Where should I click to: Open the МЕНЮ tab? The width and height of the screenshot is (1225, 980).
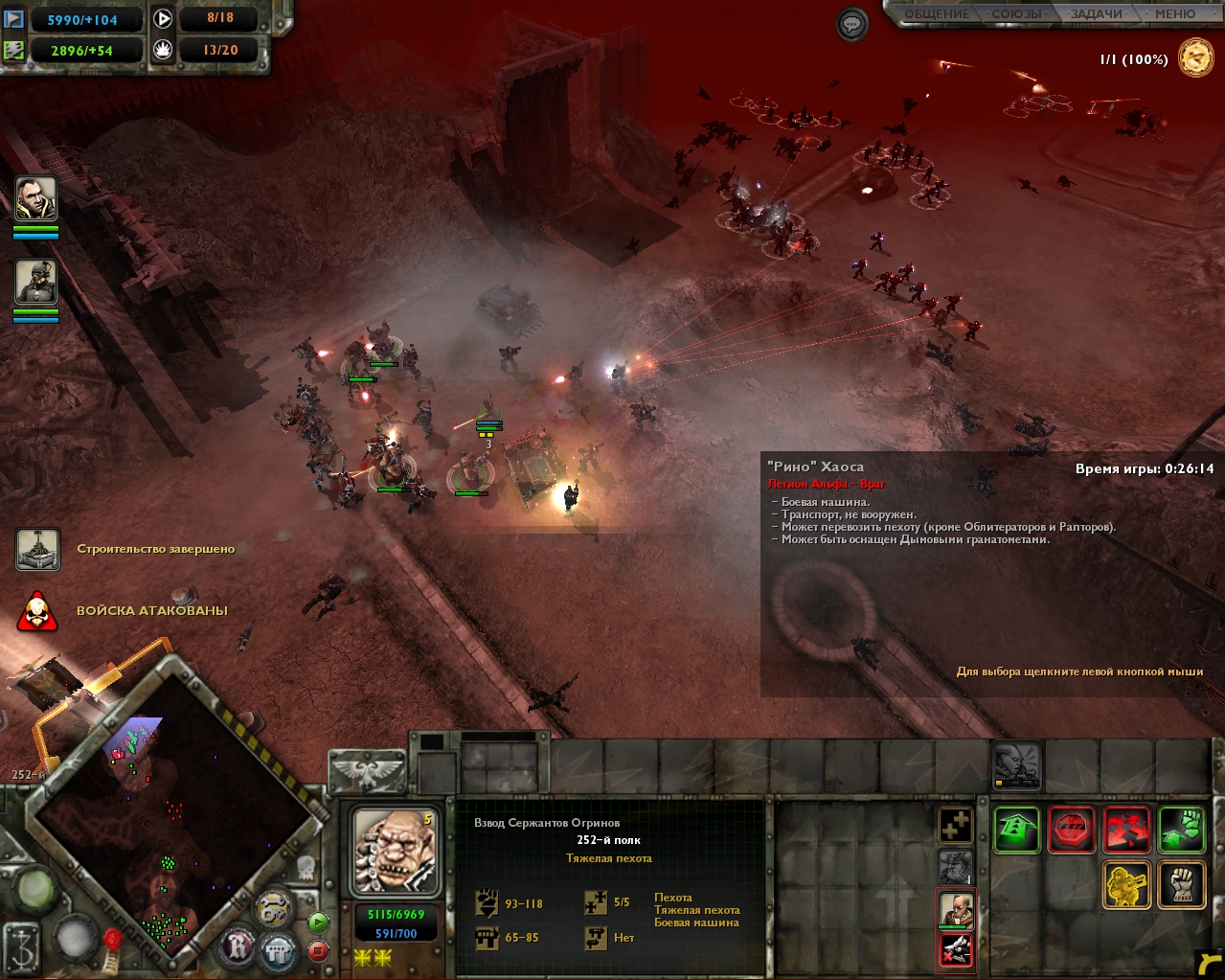coord(1174,14)
